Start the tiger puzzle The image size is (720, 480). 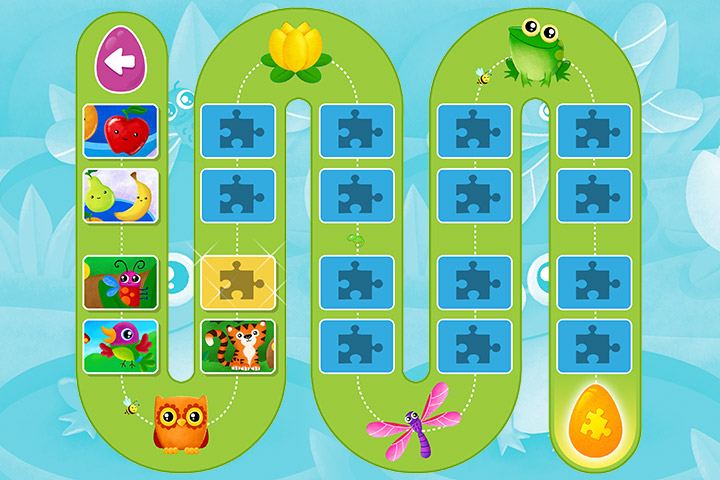(x=238, y=346)
